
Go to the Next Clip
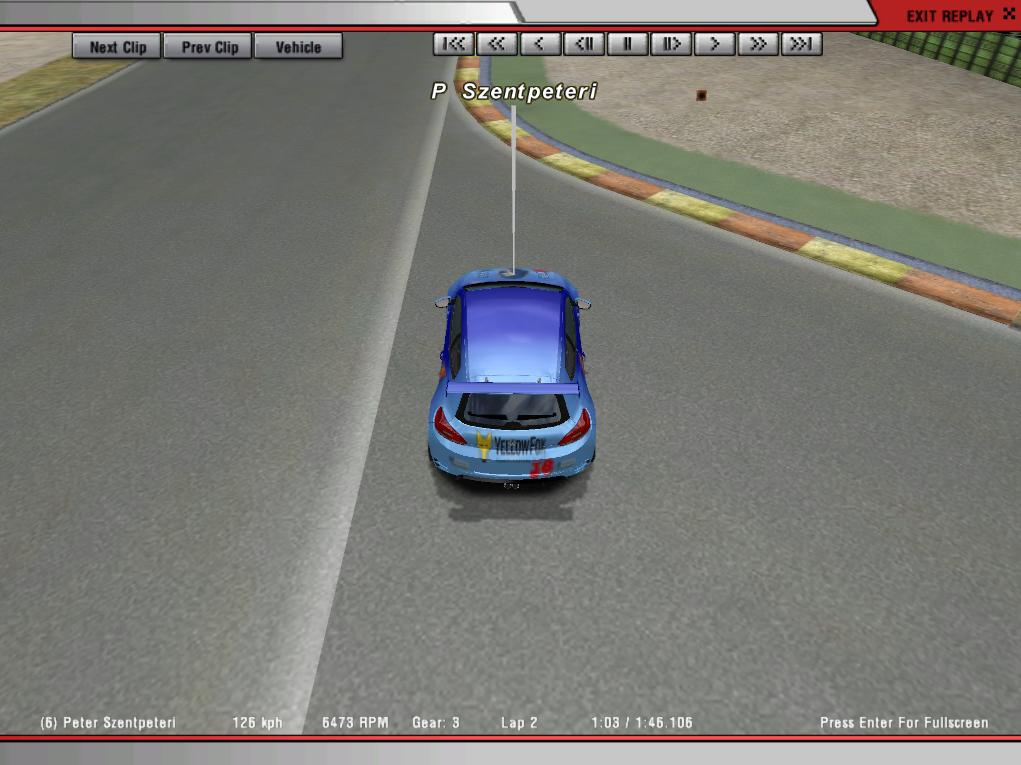pos(117,47)
